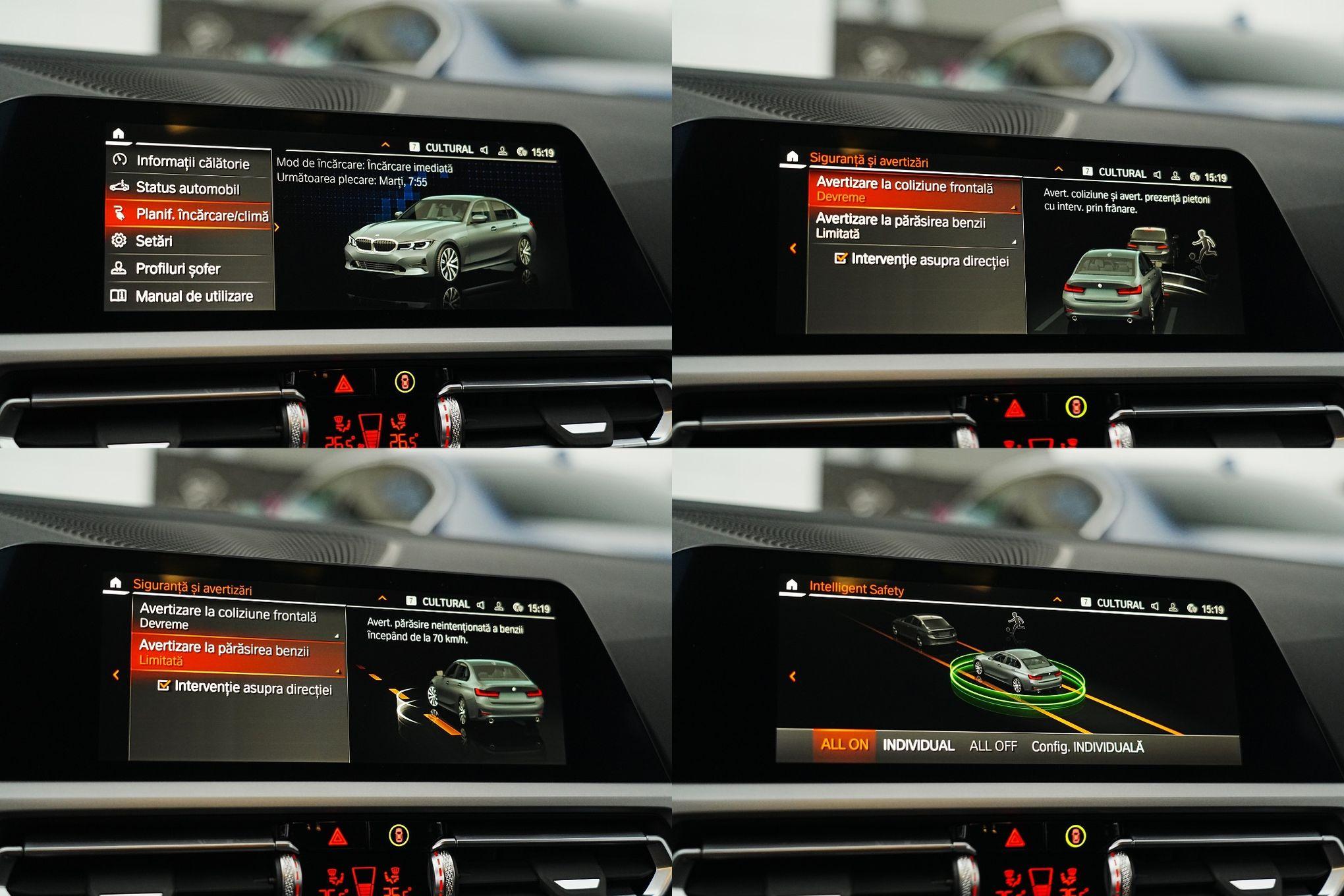The height and width of the screenshot is (896, 1344).
Task: Select Status automobil from the menu
Action: click(x=187, y=188)
